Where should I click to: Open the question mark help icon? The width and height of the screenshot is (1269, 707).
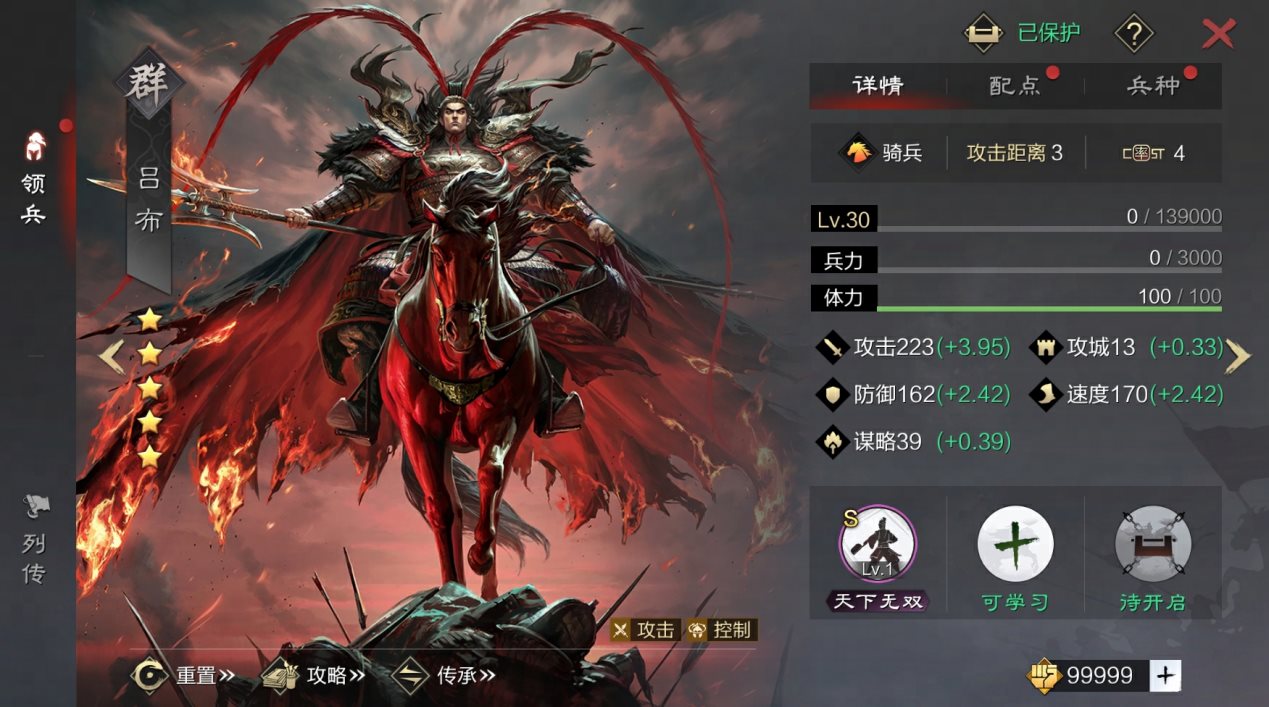[1133, 34]
